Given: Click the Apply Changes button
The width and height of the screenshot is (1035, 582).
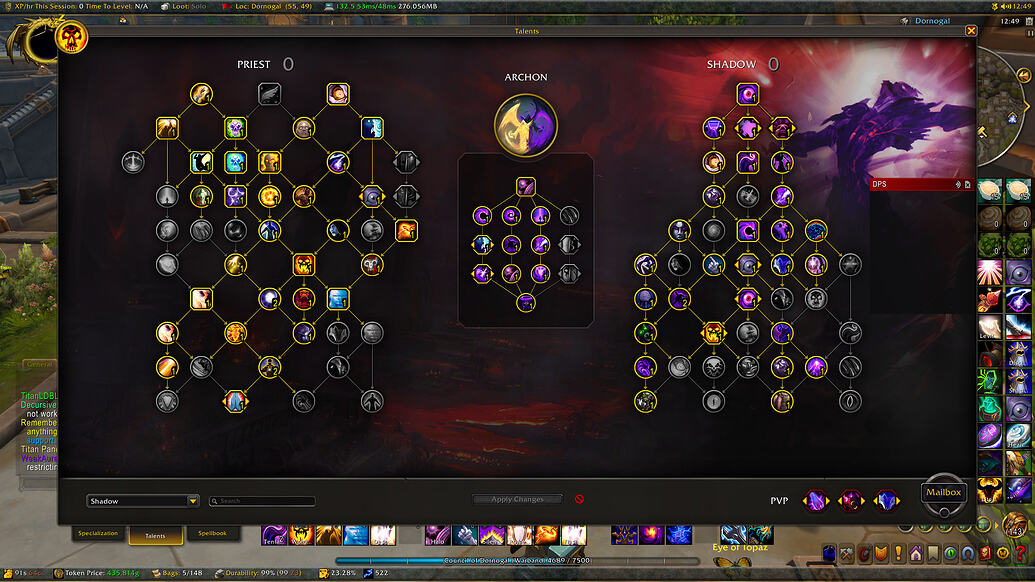Looking at the screenshot, I should 517,499.
